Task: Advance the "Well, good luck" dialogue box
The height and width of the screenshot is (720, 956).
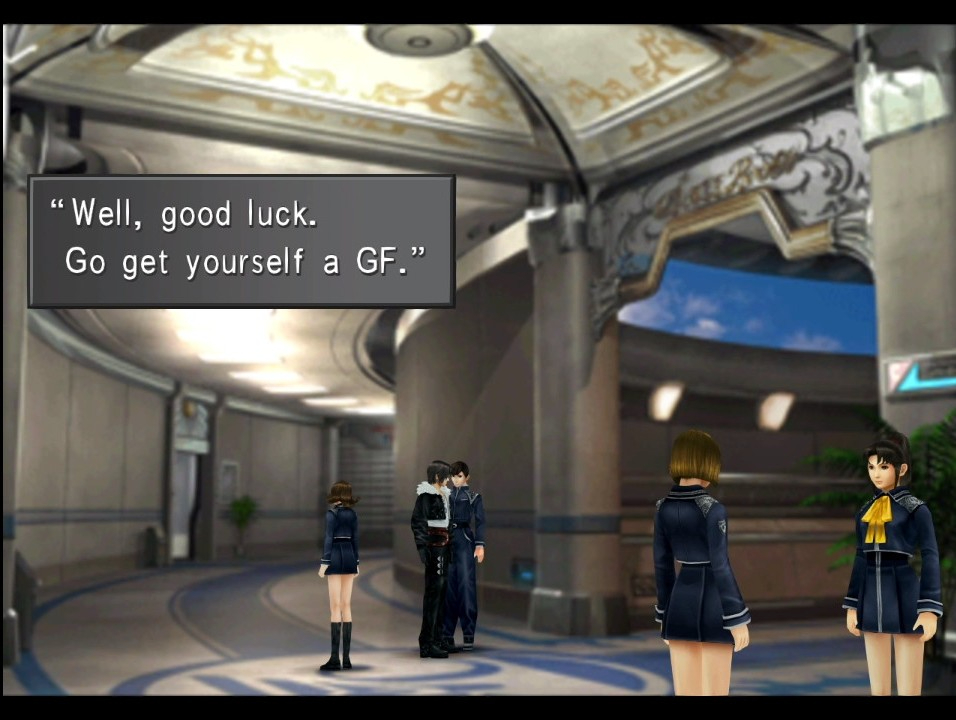Action: click(241, 241)
